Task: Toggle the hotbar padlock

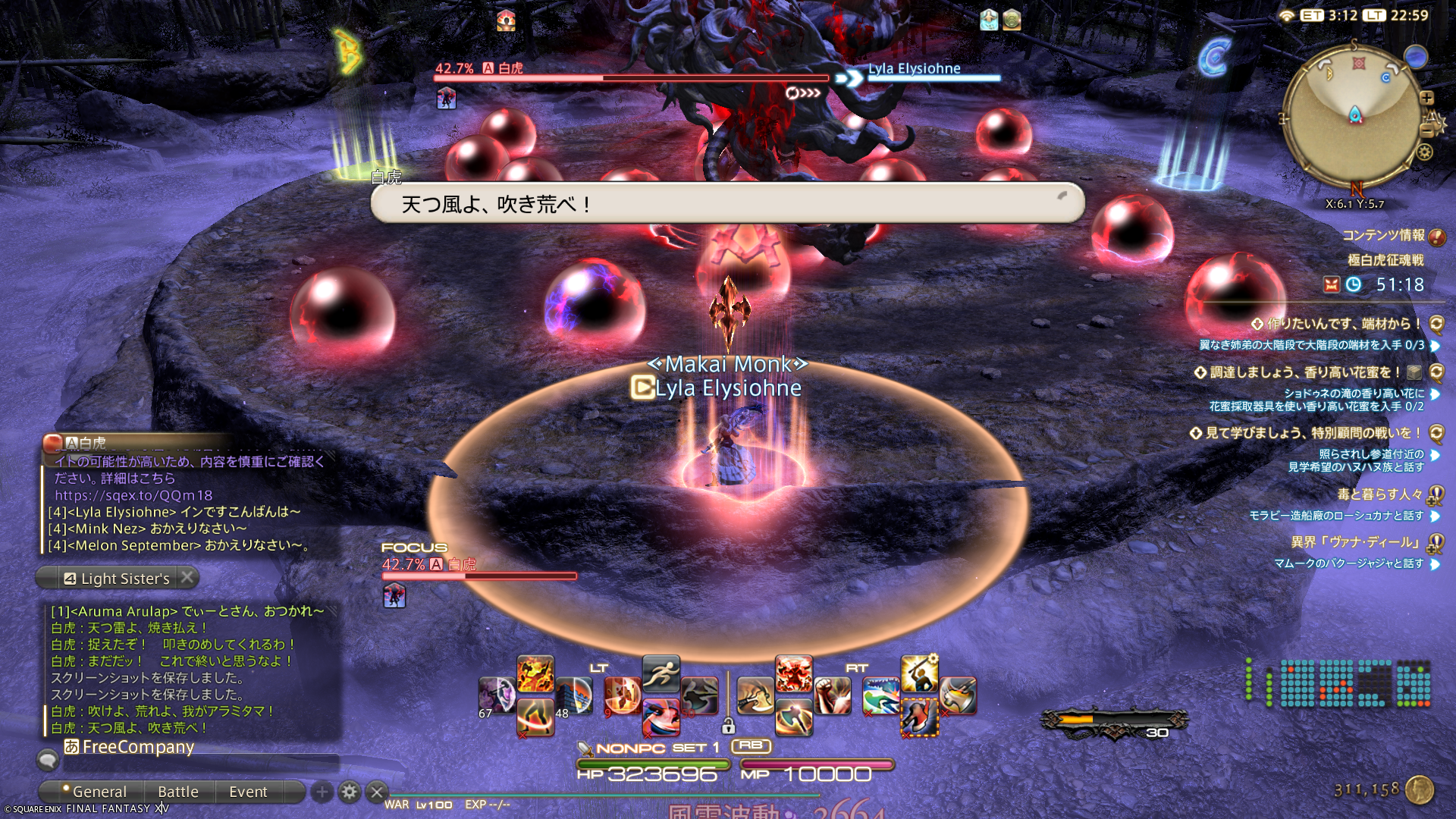Action: 728,726
